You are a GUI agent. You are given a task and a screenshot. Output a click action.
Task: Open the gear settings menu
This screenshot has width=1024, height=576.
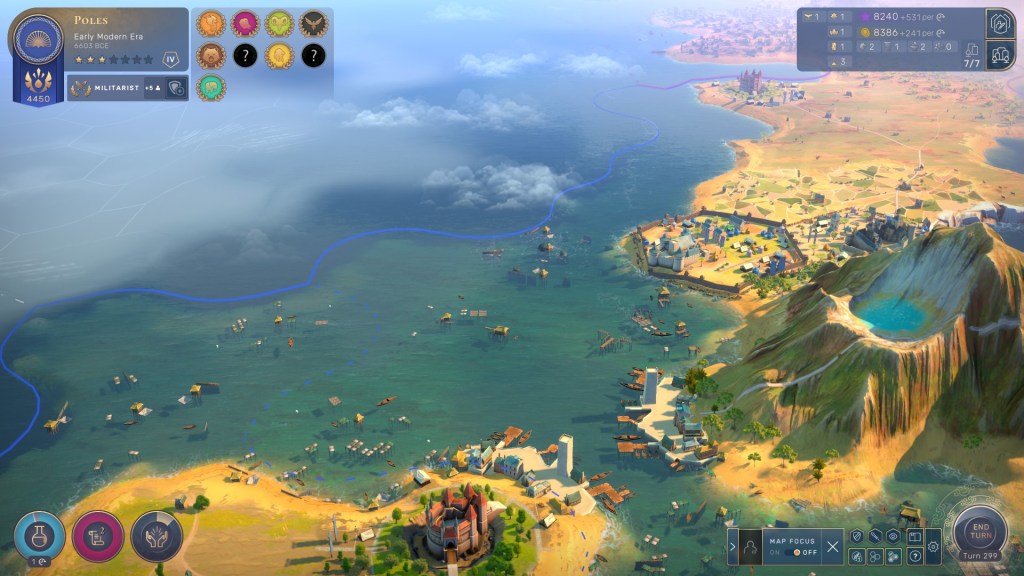[933, 546]
